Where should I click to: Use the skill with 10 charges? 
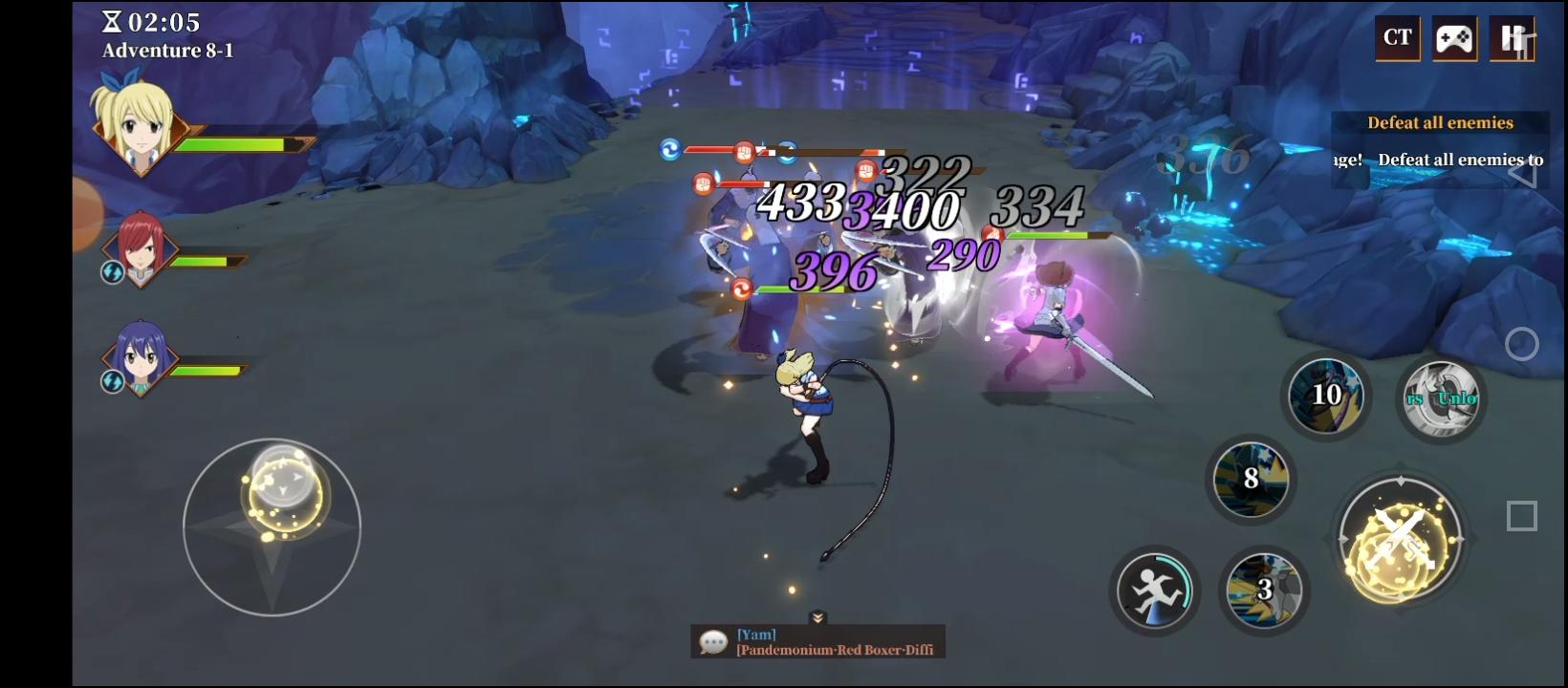(x=1327, y=395)
